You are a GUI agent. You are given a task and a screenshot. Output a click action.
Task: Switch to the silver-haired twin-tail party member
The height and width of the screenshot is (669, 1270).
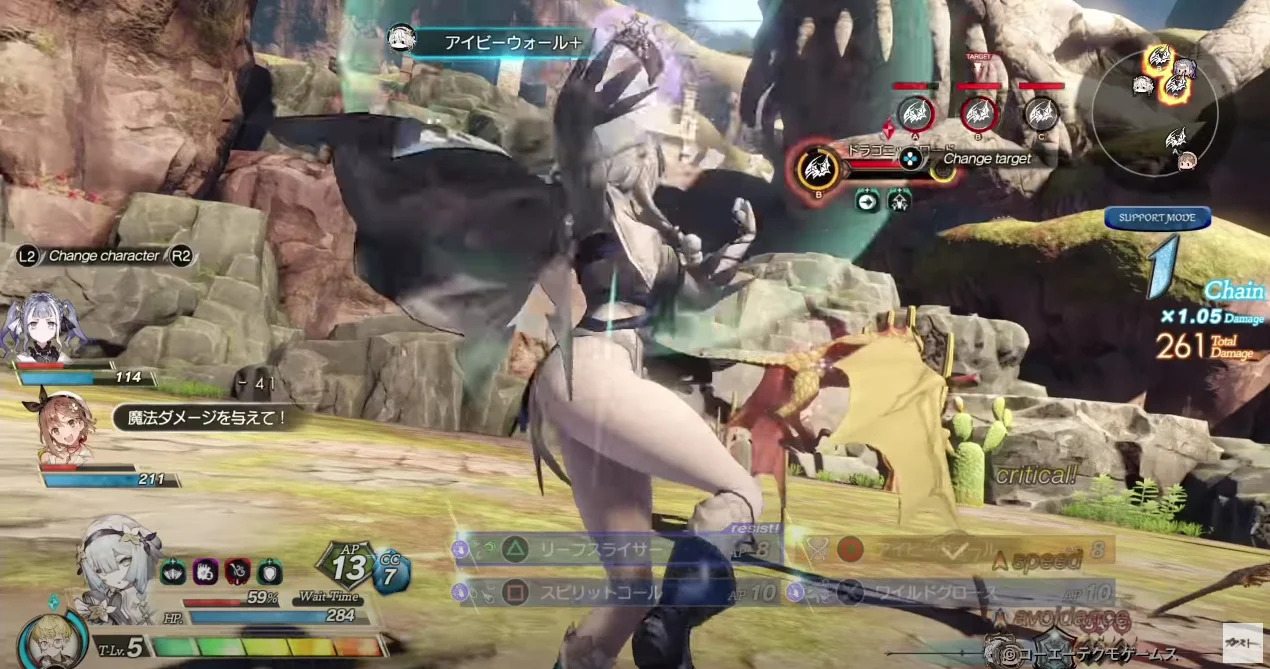40,328
